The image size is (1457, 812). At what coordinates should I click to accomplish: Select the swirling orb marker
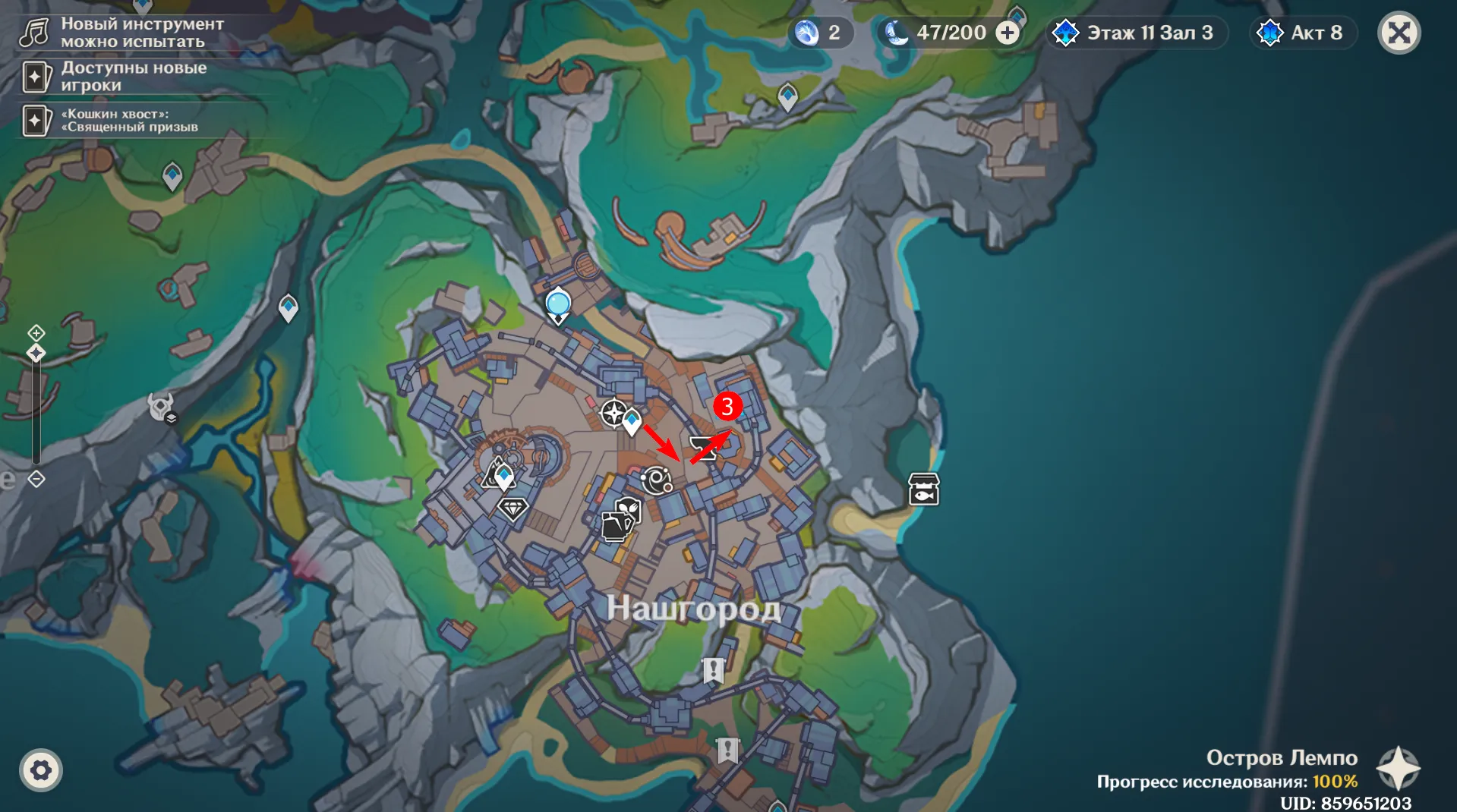[656, 480]
